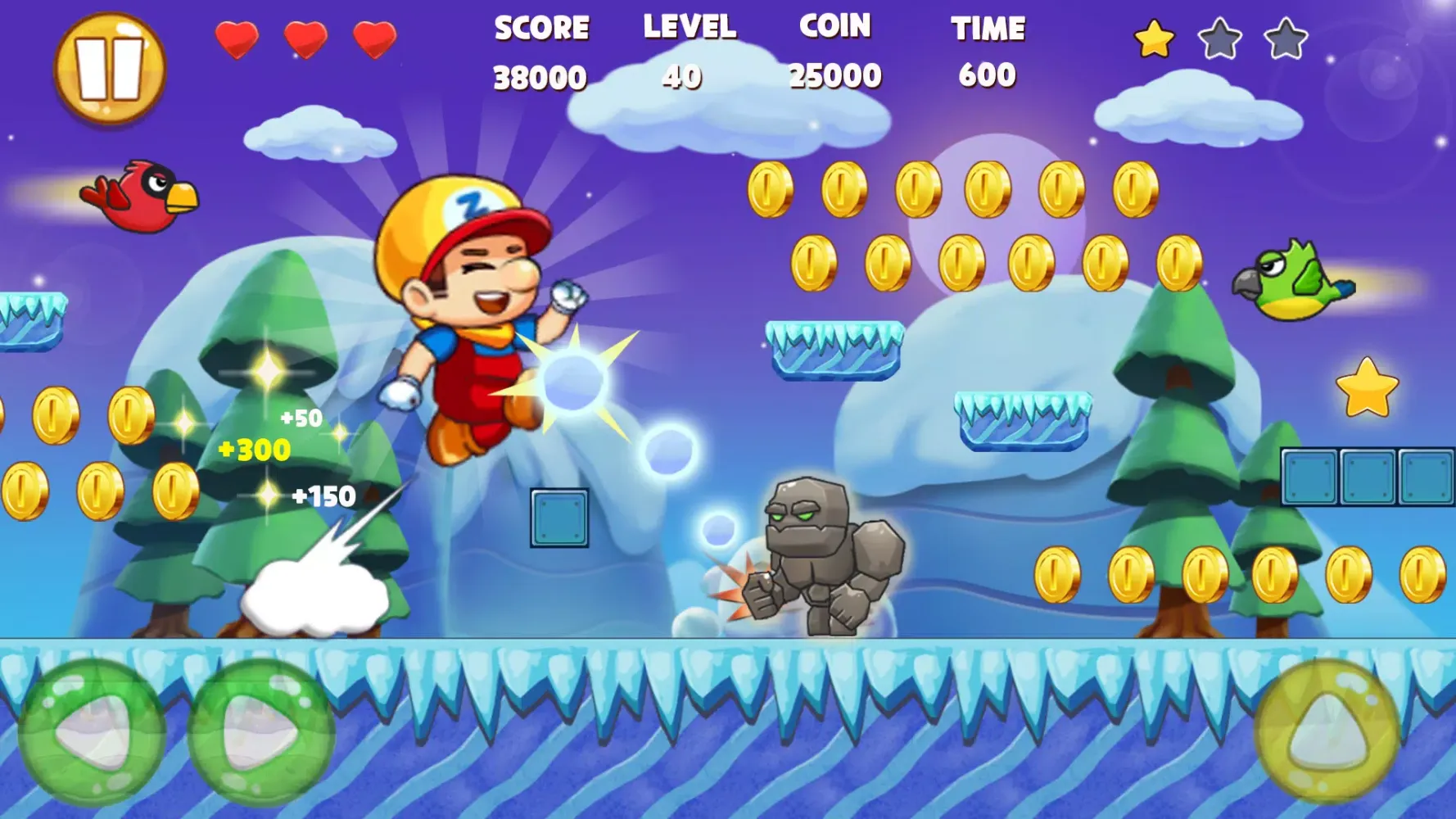Click the stone golem enemy
Image resolution: width=1456 pixels, height=819 pixels.
[819, 557]
